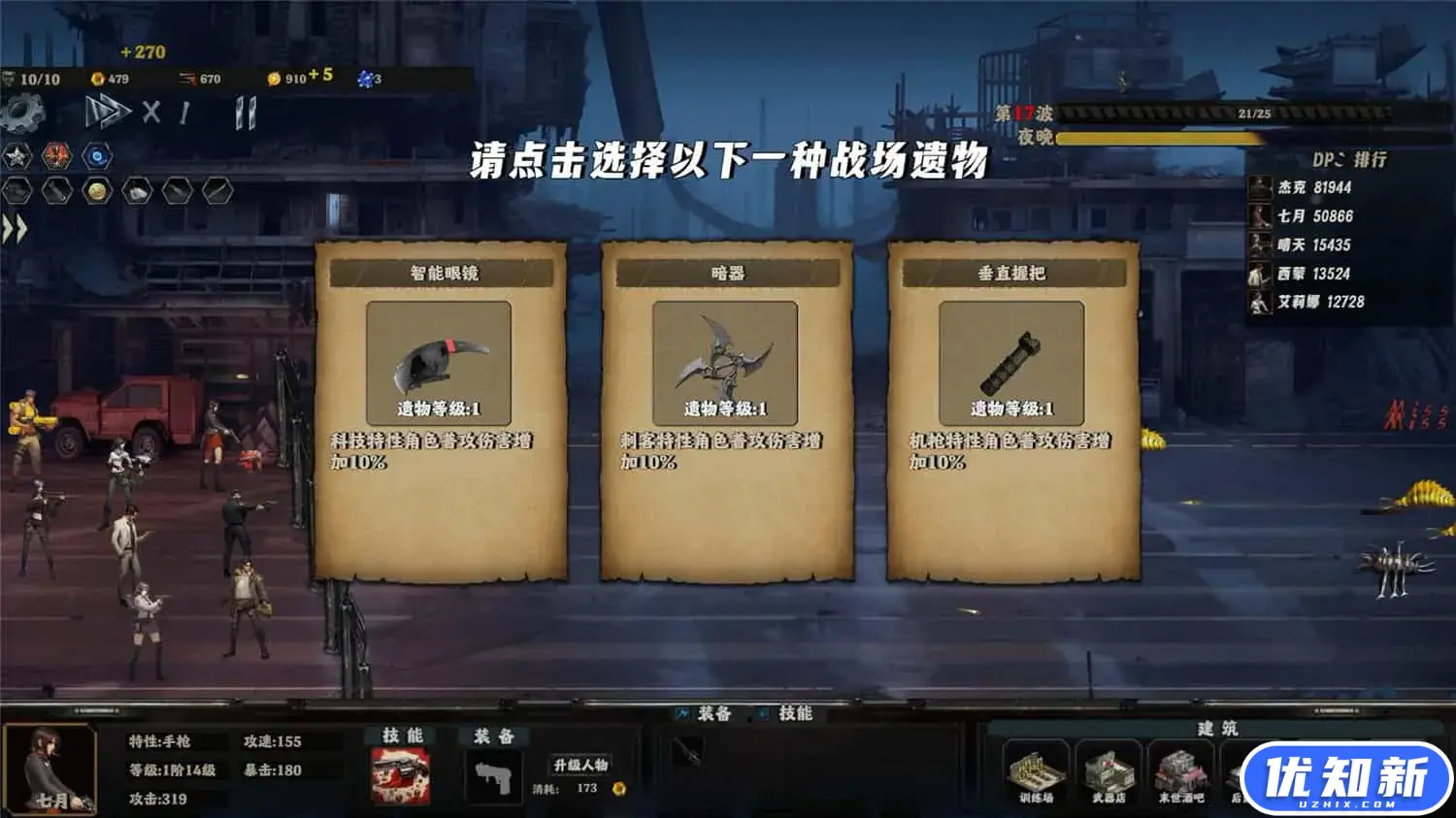Open the settings gear icon
Viewport: 1456px width, 818px height.
pyautogui.click(x=21, y=112)
